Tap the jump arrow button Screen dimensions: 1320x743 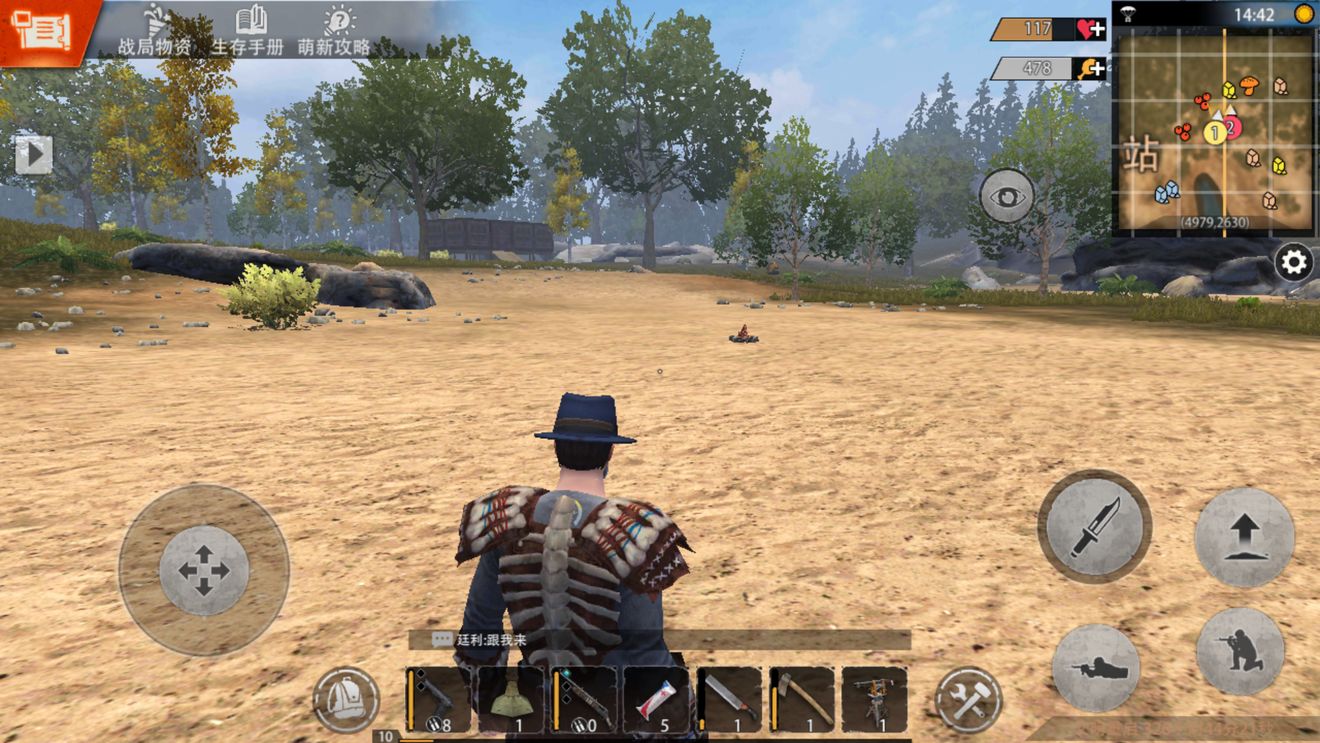point(1244,538)
